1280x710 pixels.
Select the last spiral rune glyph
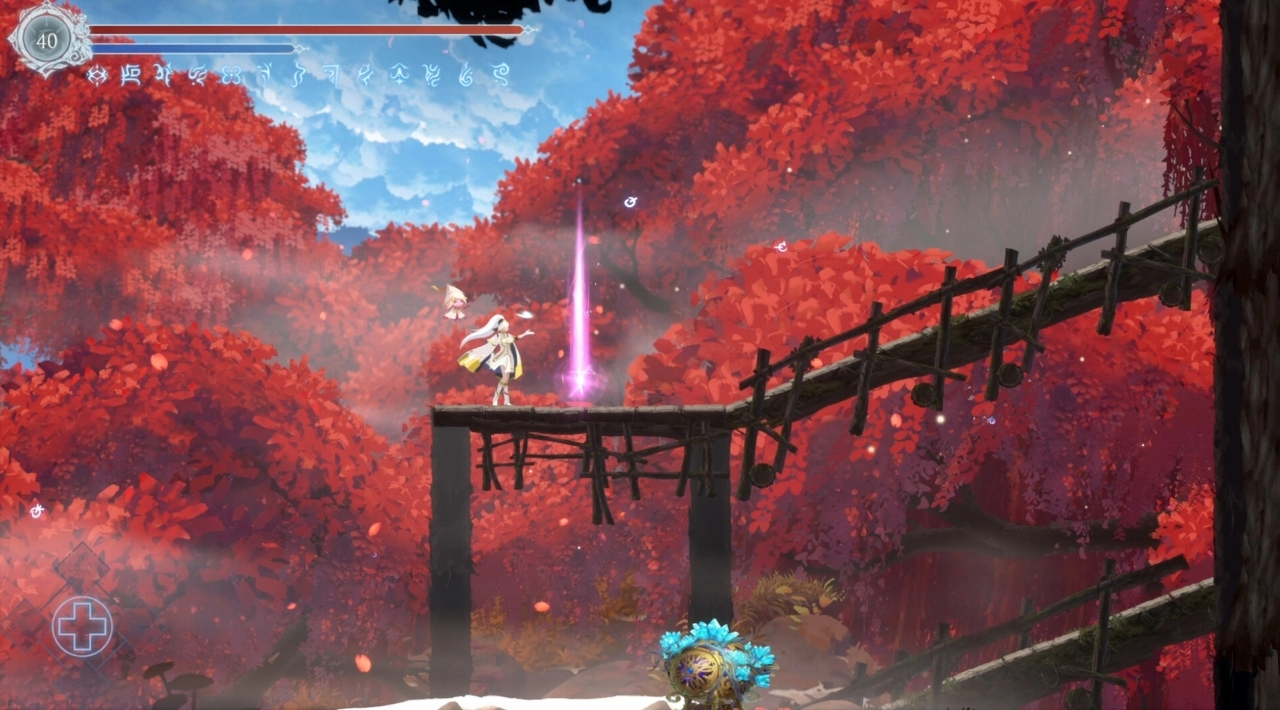tap(500, 73)
